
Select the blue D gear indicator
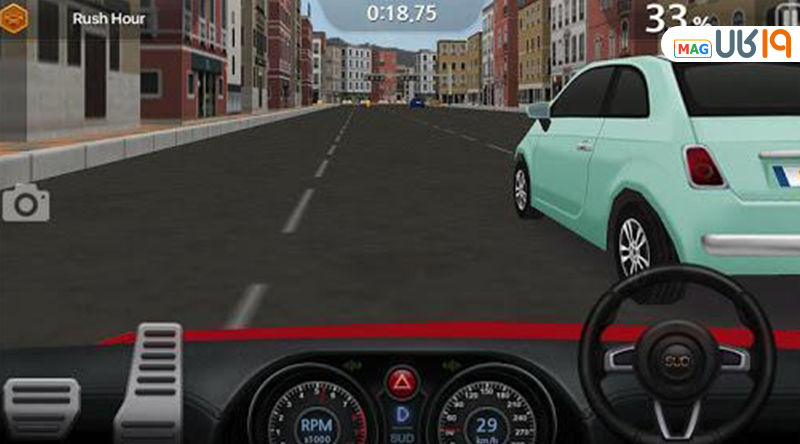[400, 413]
